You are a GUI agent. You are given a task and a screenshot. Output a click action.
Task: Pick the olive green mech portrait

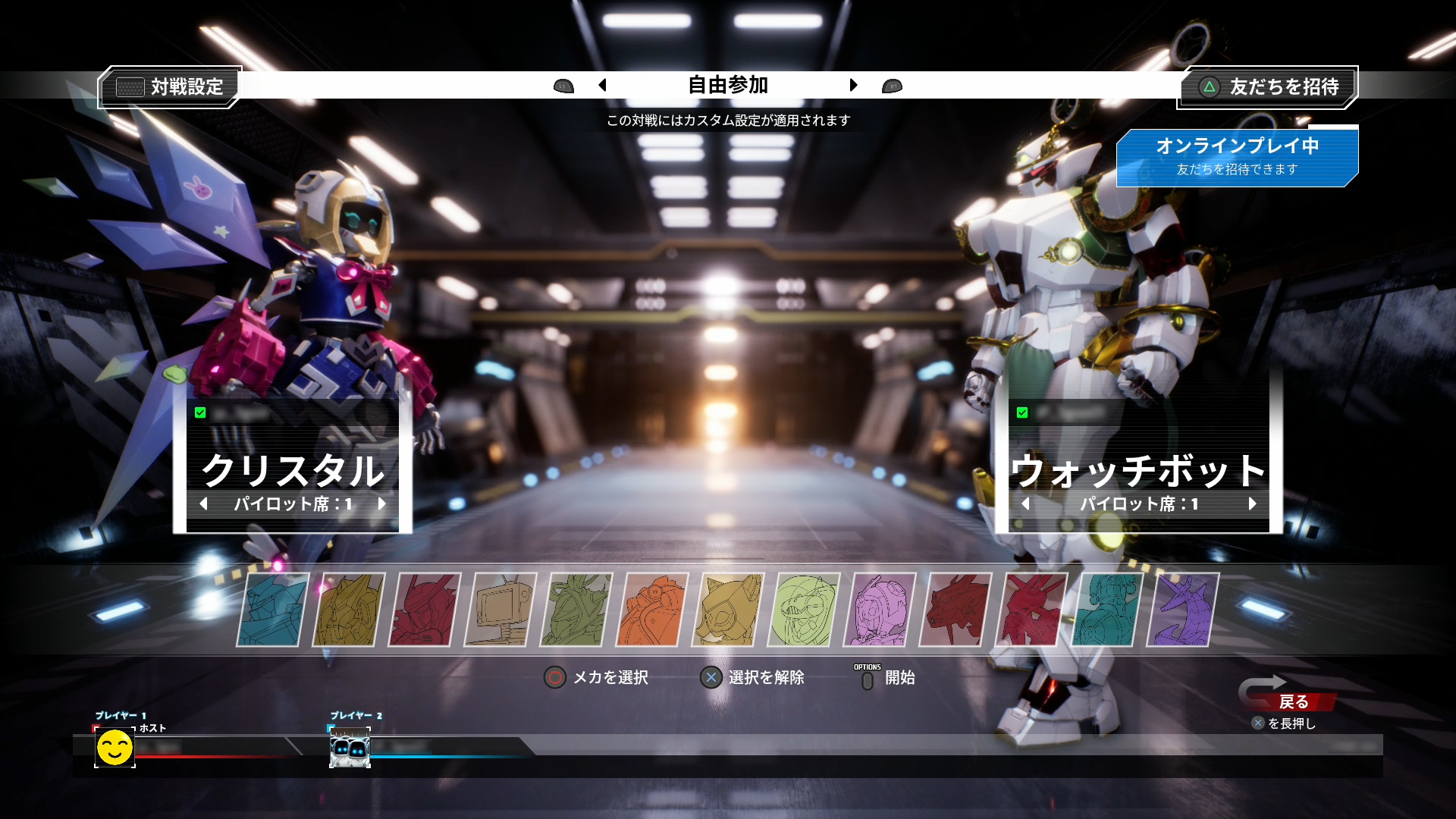point(576,610)
